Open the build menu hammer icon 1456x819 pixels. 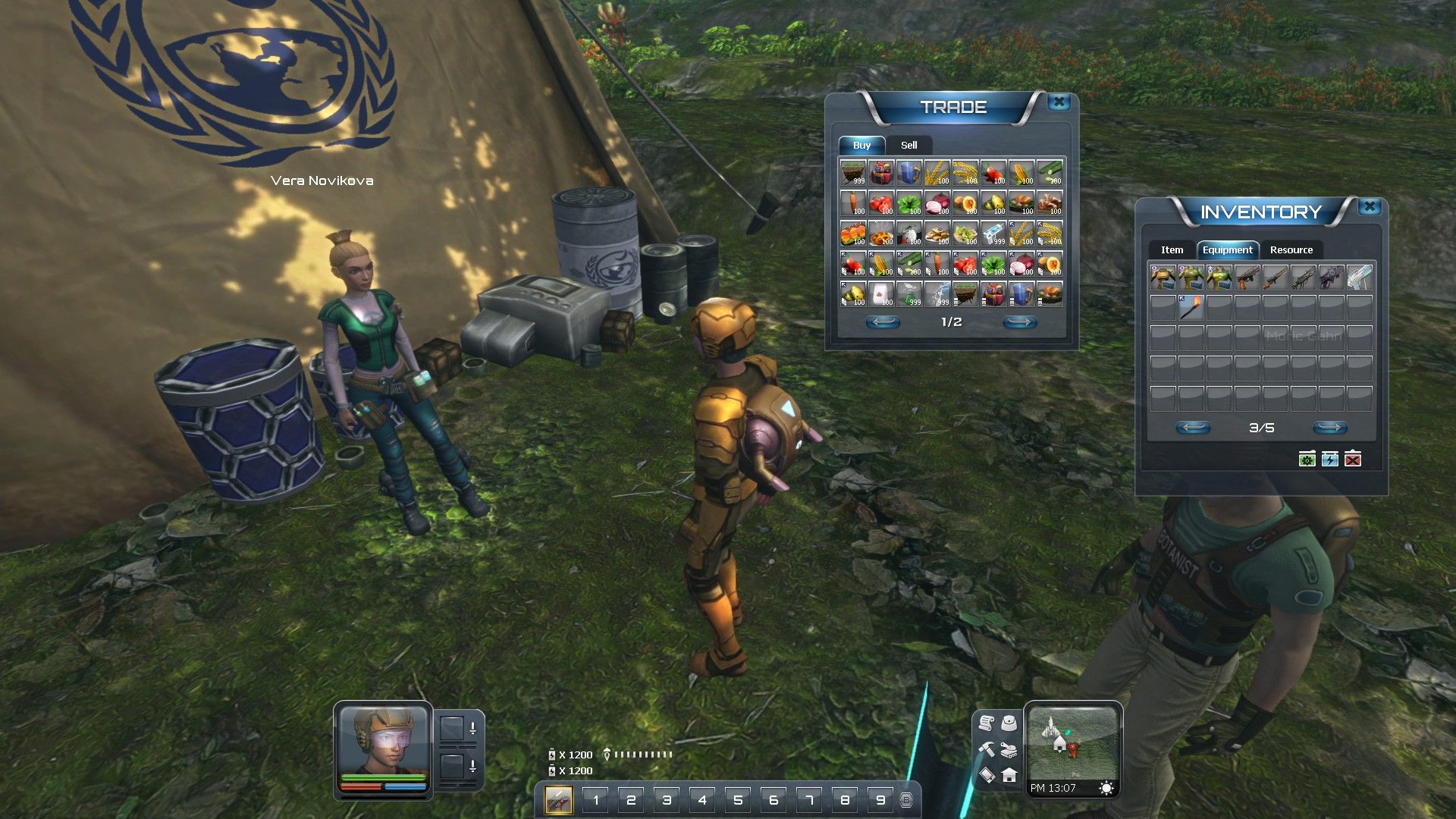(987, 748)
